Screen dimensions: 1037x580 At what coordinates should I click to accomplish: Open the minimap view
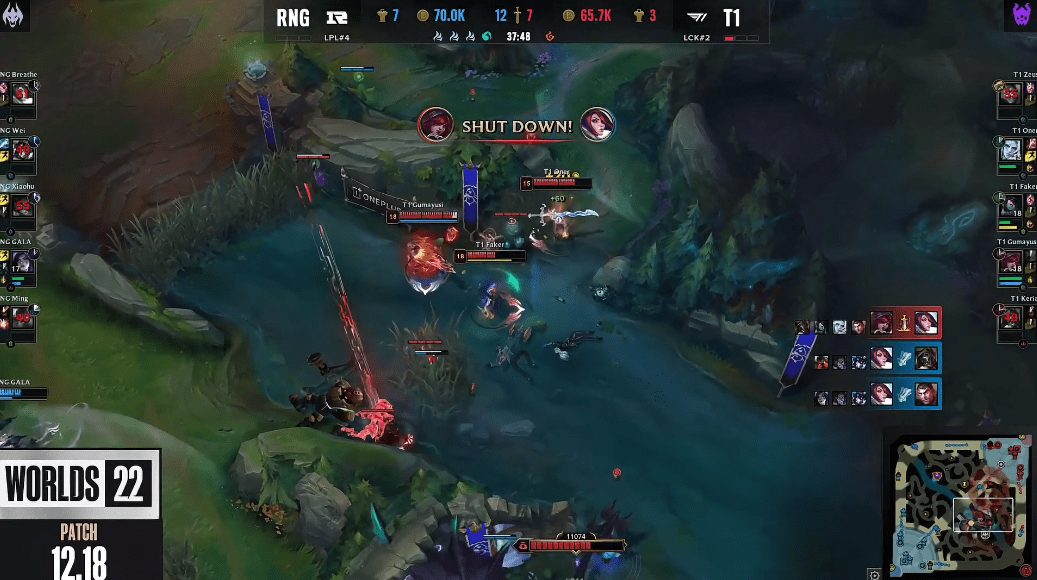pyautogui.click(x=959, y=502)
